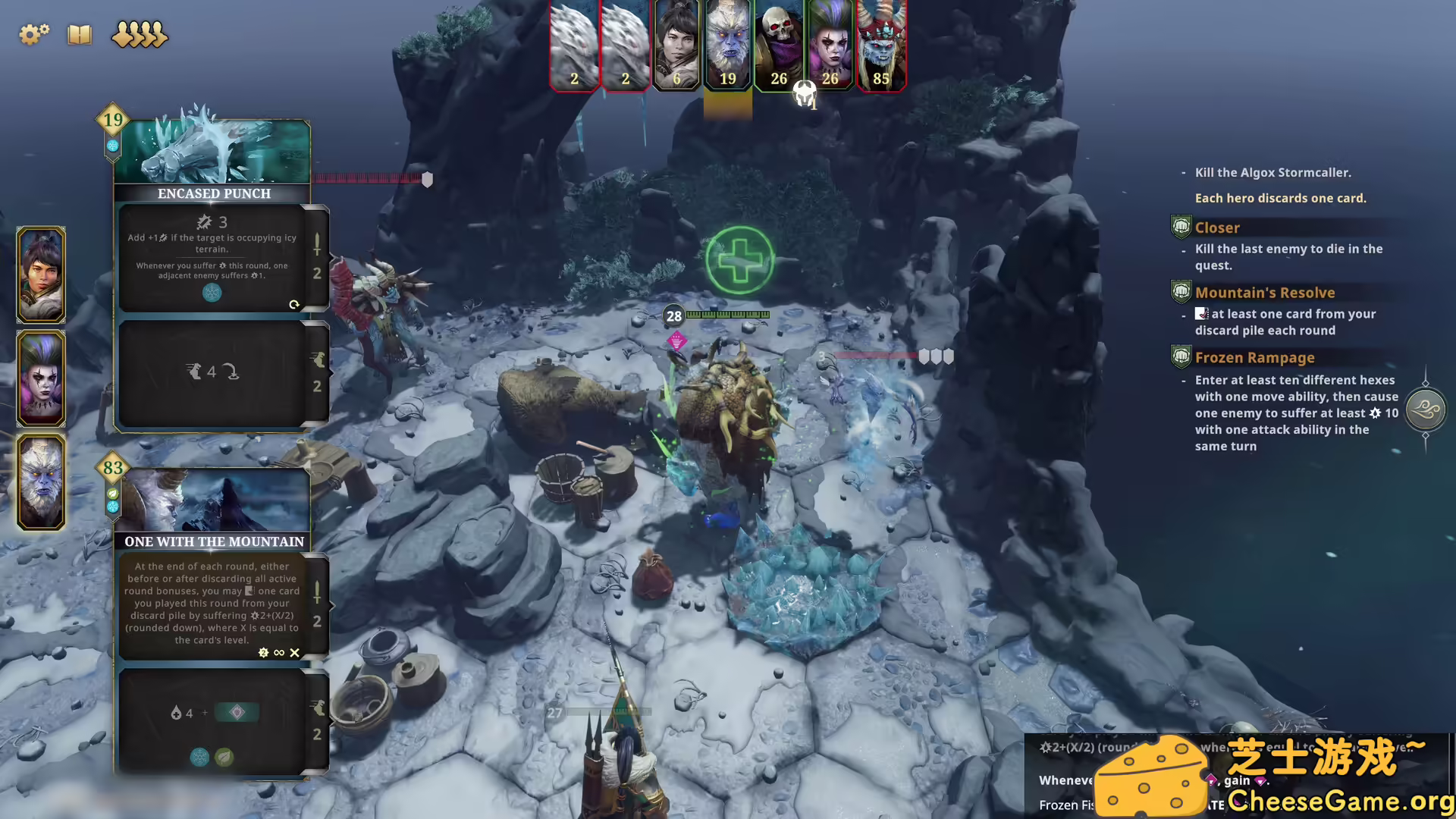Open the gear settings menu
Image resolution: width=1456 pixels, height=819 pixels.
pyautogui.click(x=33, y=34)
